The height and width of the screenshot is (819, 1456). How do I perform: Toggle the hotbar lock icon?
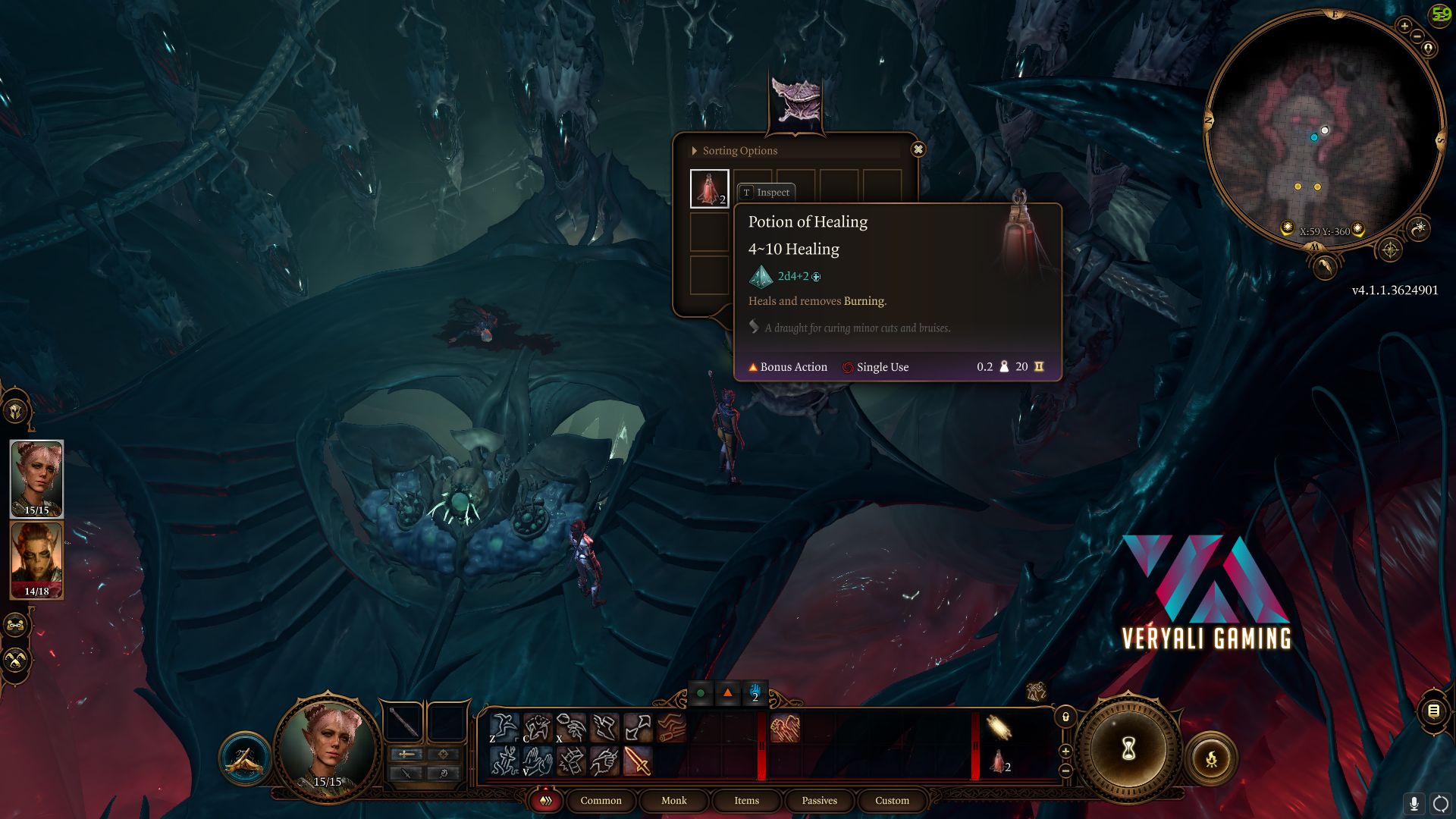click(1065, 717)
